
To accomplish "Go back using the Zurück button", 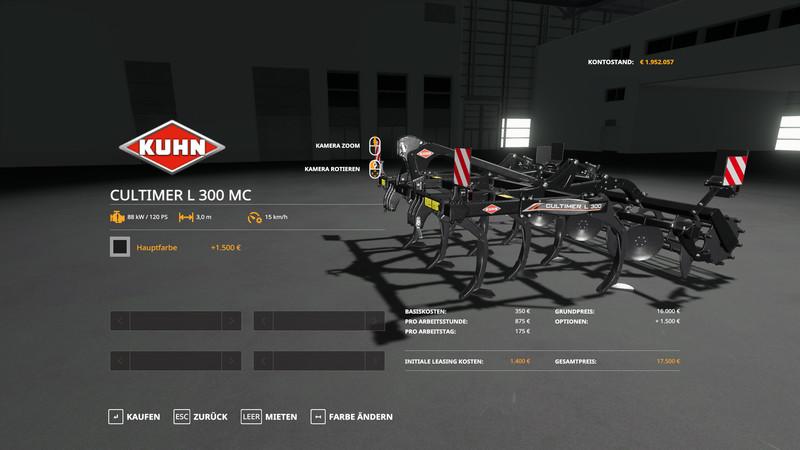I will pos(201,416).
